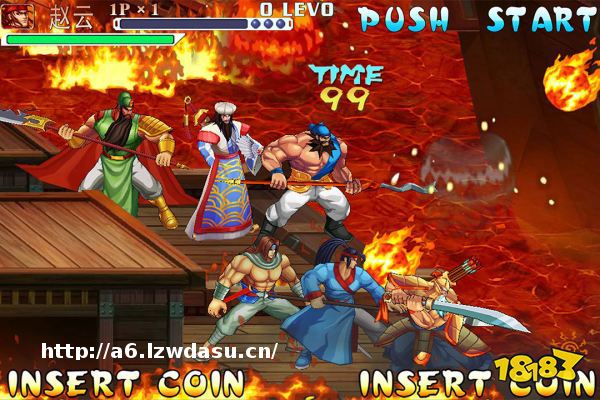Open the a6.lzwdasu.cn watermark link

(x=160, y=351)
